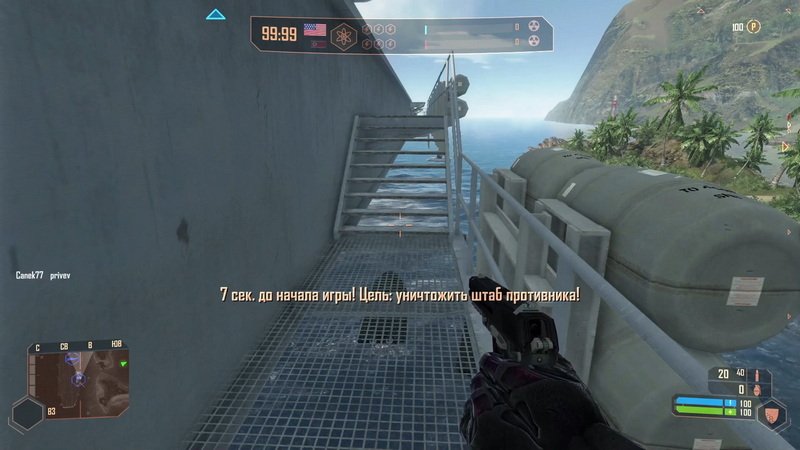
Task: Click the hexagon badge beside the minimap
Action: (26, 413)
